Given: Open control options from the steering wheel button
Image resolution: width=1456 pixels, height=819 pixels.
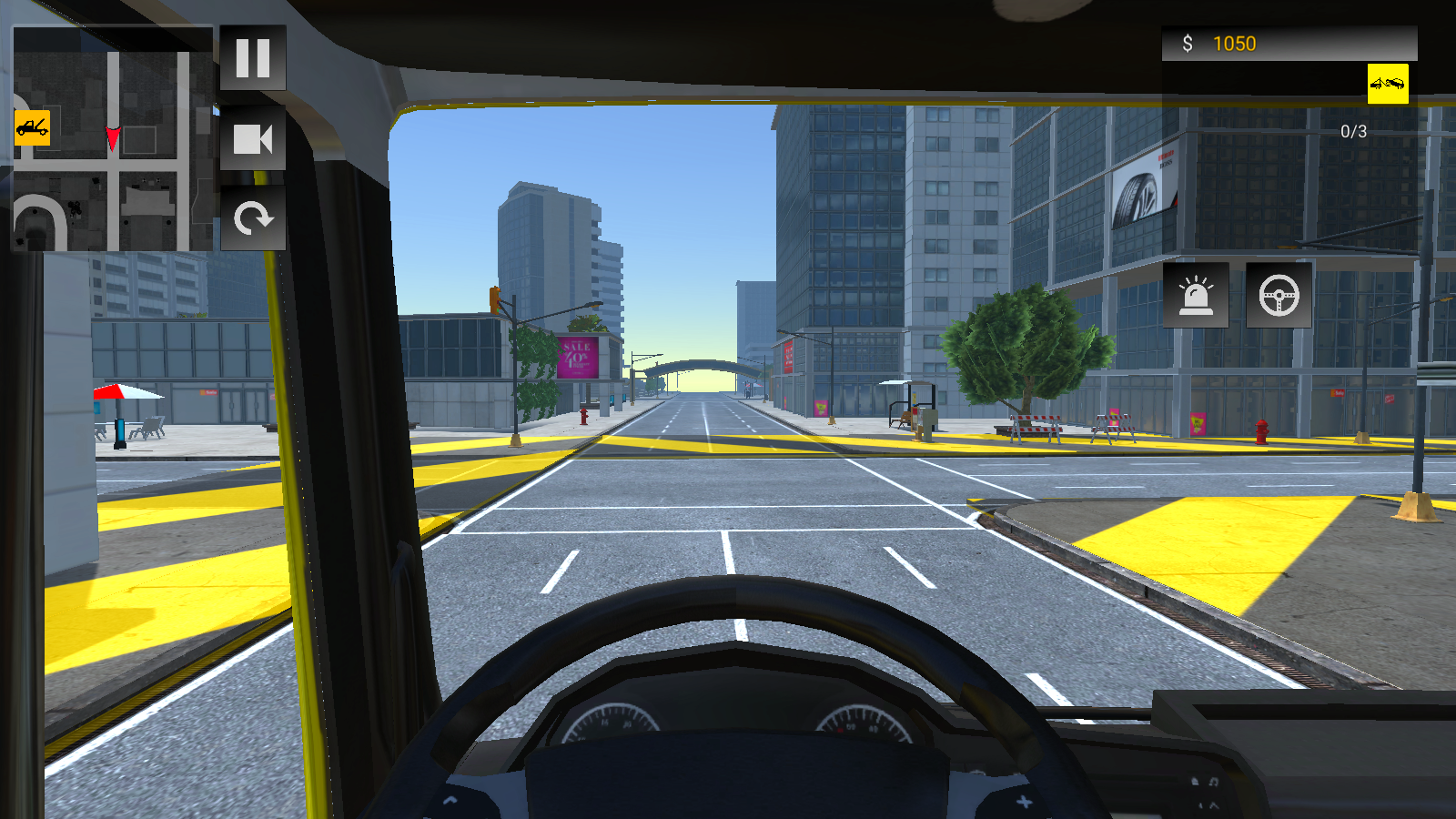Looking at the screenshot, I should [1279, 295].
